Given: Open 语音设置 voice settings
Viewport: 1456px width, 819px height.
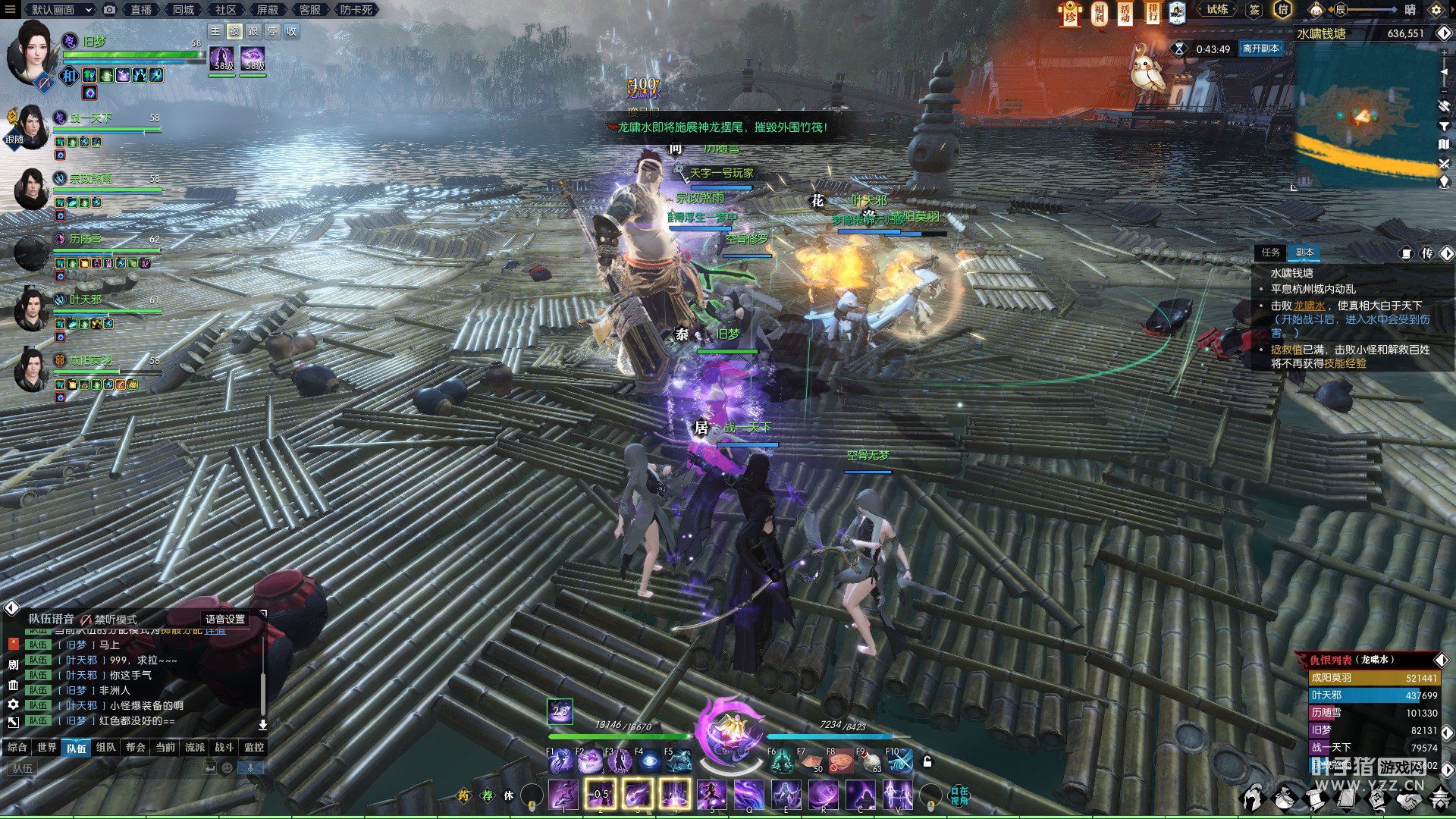Looking at the screenshot, I should 225,620.
